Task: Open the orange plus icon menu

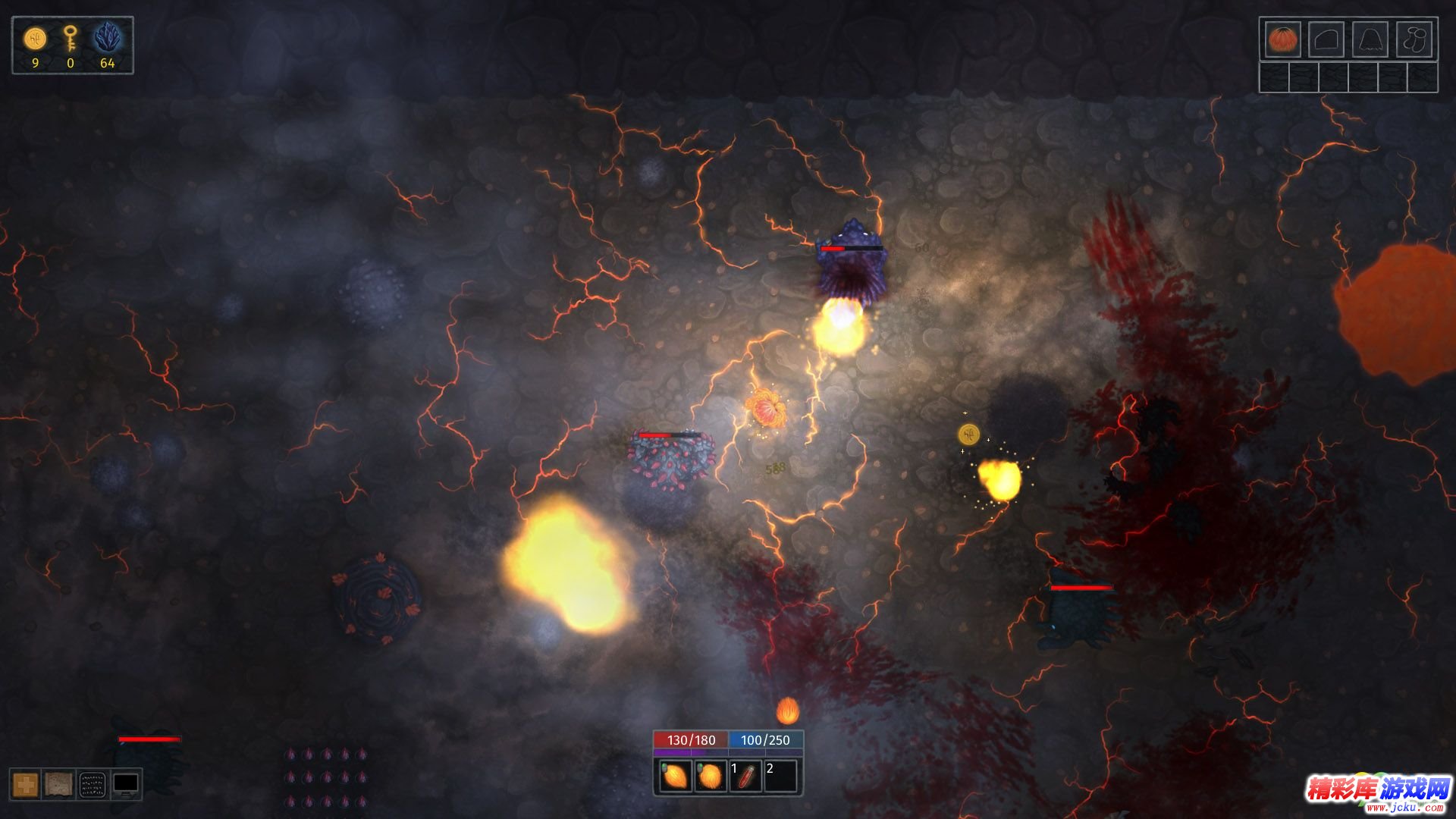Action: (x=25, y=784)
